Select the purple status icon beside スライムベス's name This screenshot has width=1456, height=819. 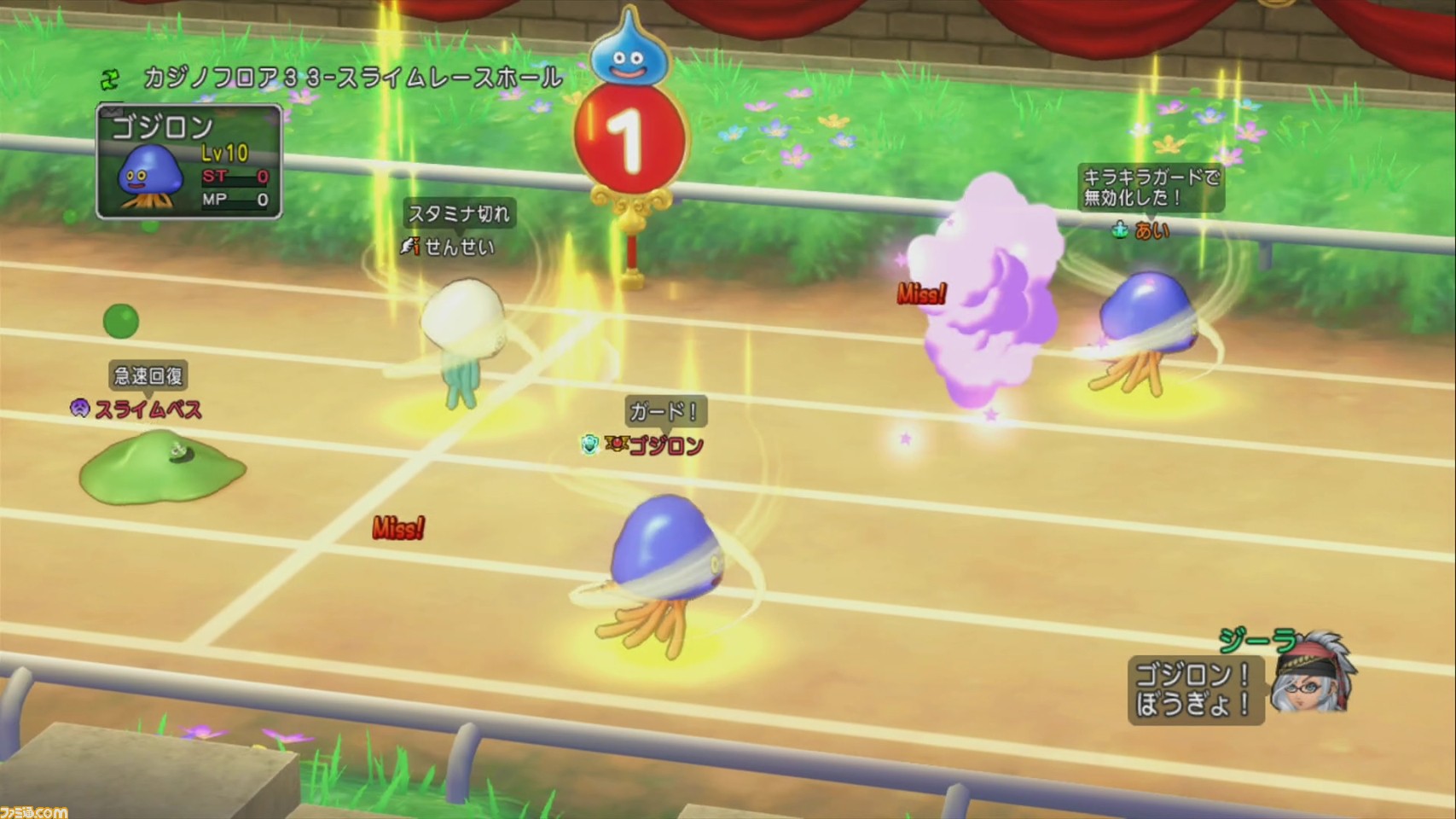tap(81, 409)
